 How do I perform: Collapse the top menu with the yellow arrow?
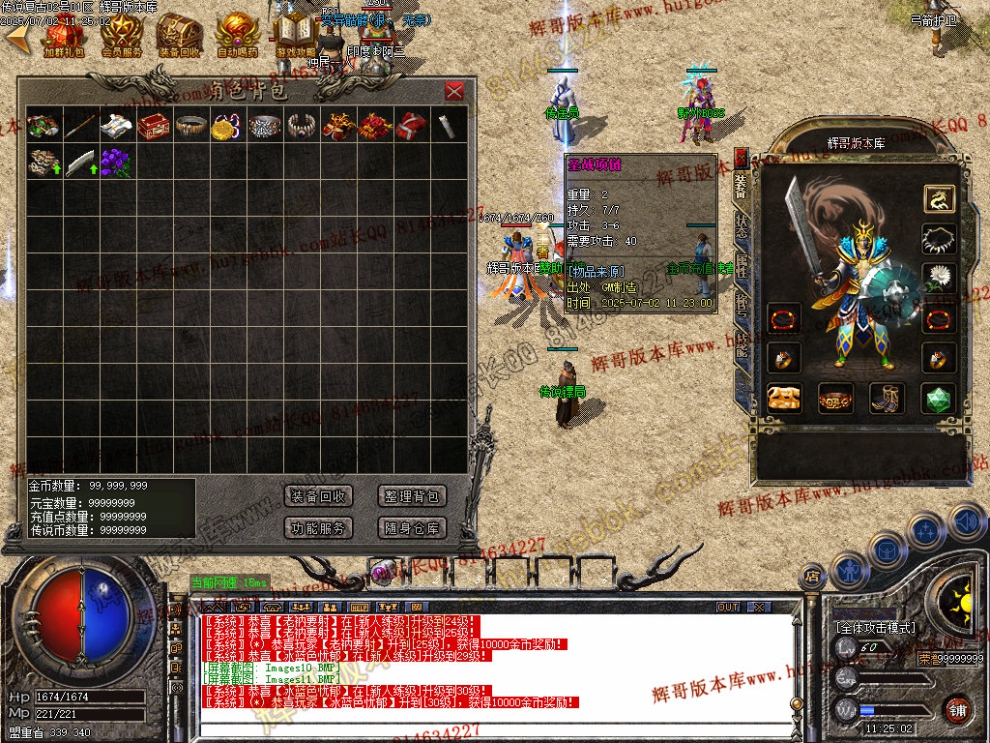click(16, 38)
